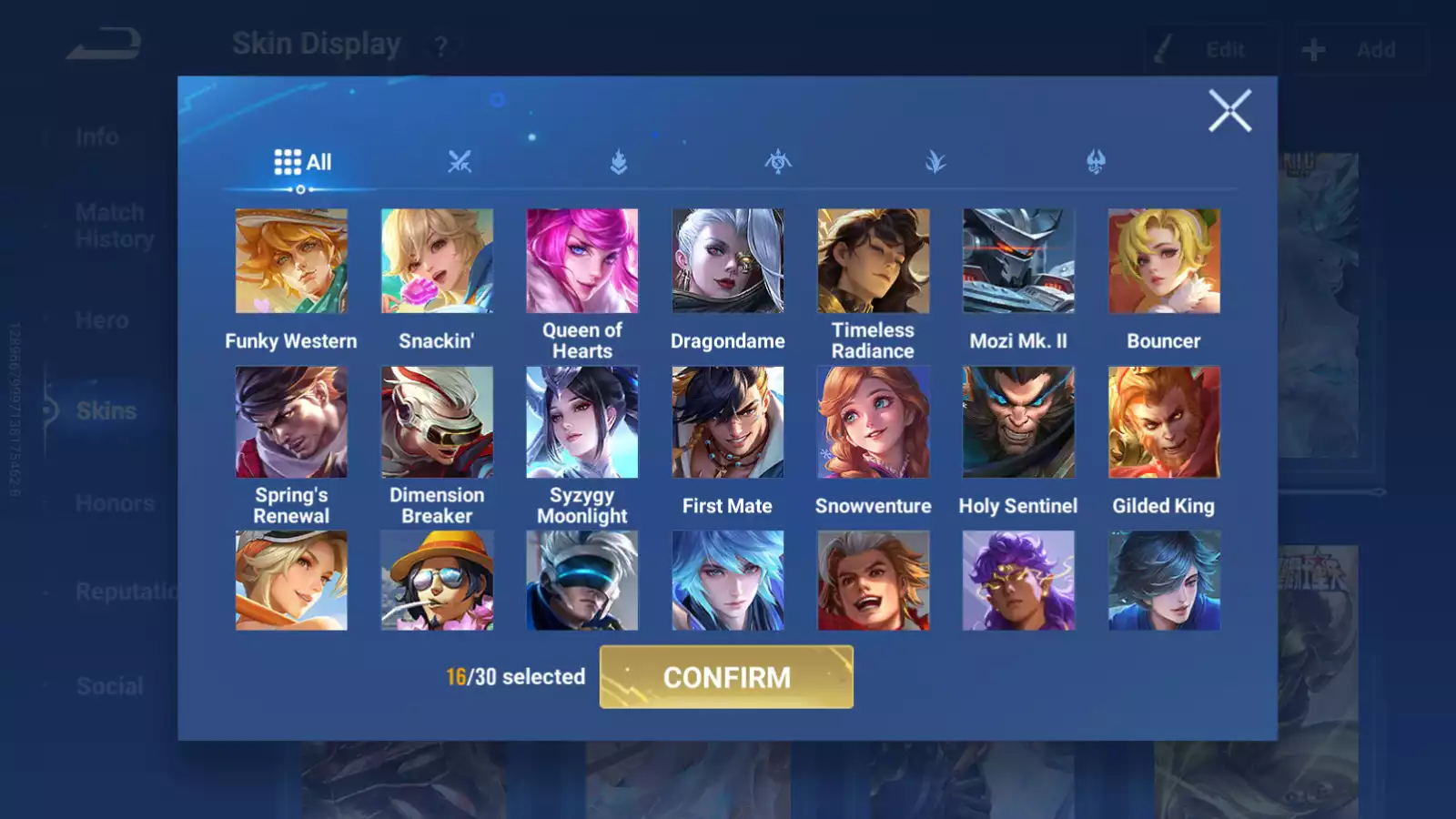
Task: Select the Mozi Mk. II skin
Action: pos(1018,261)
